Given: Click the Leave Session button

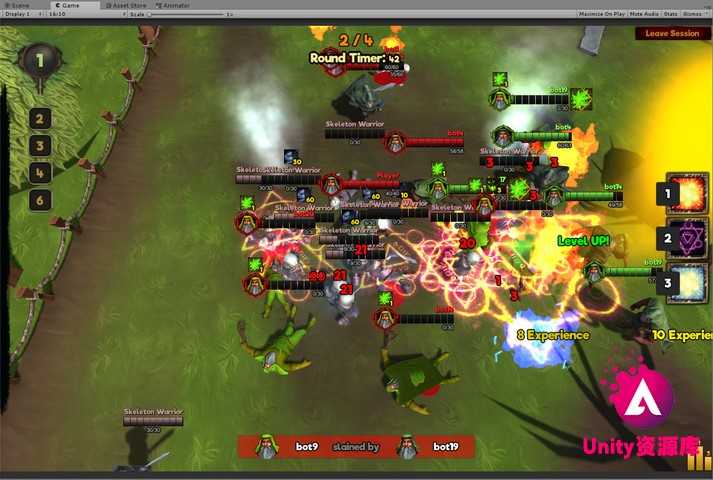Looking at the screenshot, I should [672, 33].
